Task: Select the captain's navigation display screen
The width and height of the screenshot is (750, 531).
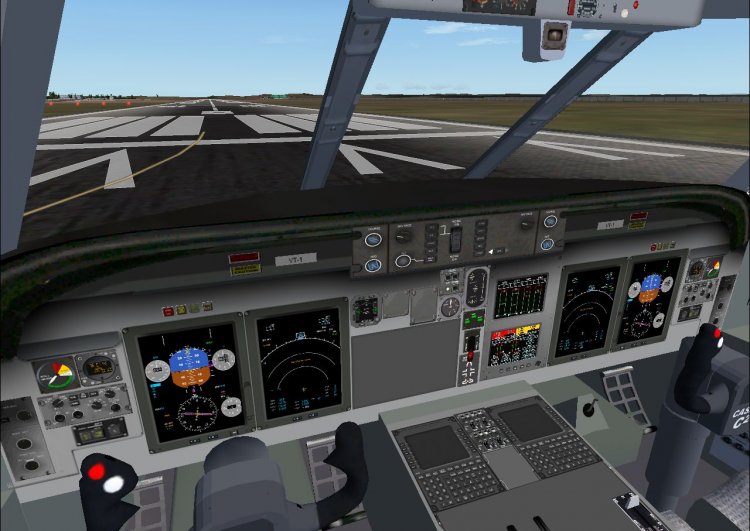Action: 298,363
